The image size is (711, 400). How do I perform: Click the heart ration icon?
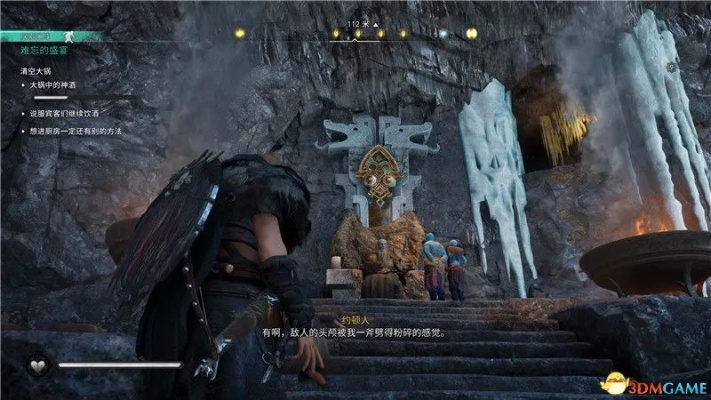pos(37,366)
